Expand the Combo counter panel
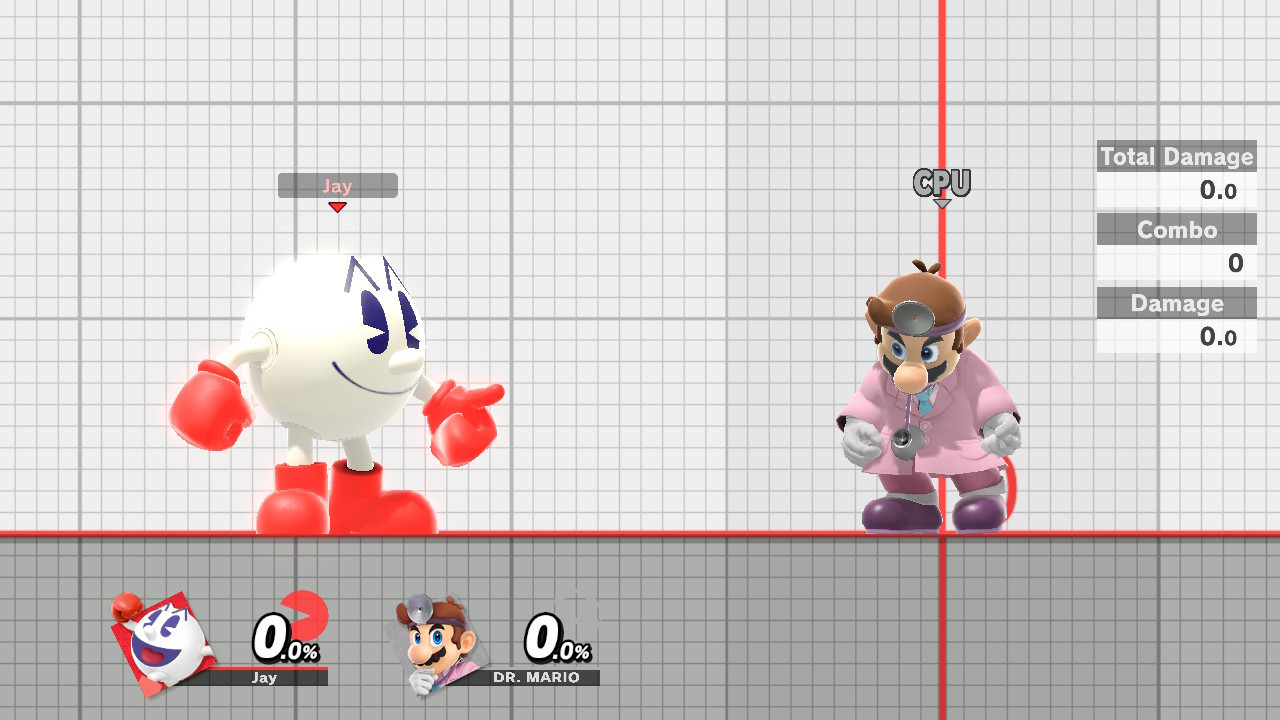This screenshot has width=1280, height=720. [x=1176, y=229]
